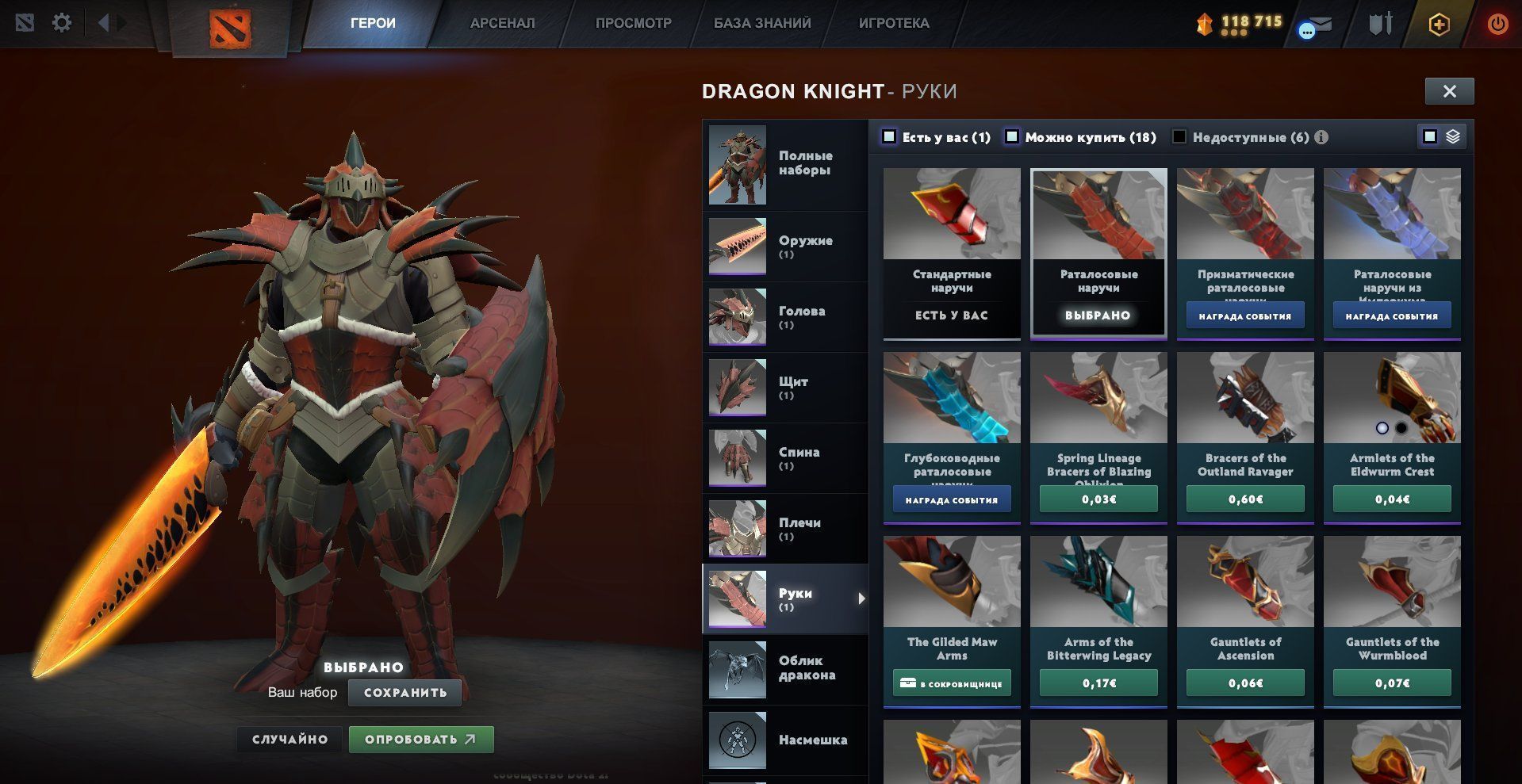Screen dimensions: 1522x784
Task: Enable the Недоступные filter checkbox
Action: (1179, 137)
